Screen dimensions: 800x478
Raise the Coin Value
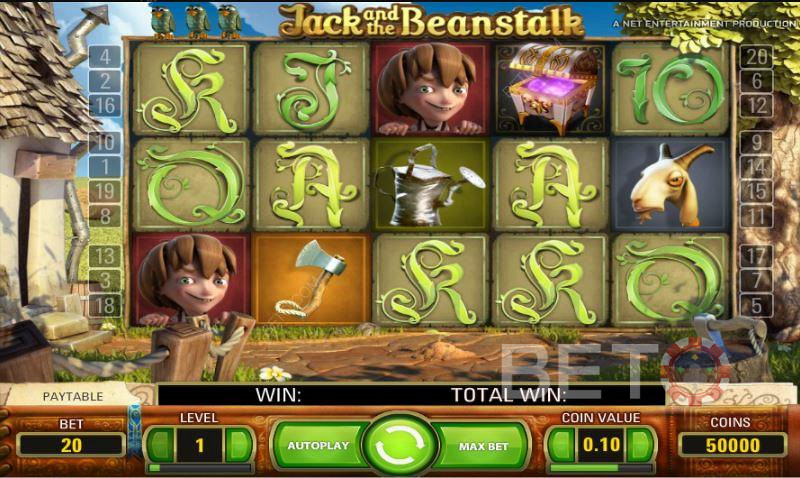click(x=640, y=443)
